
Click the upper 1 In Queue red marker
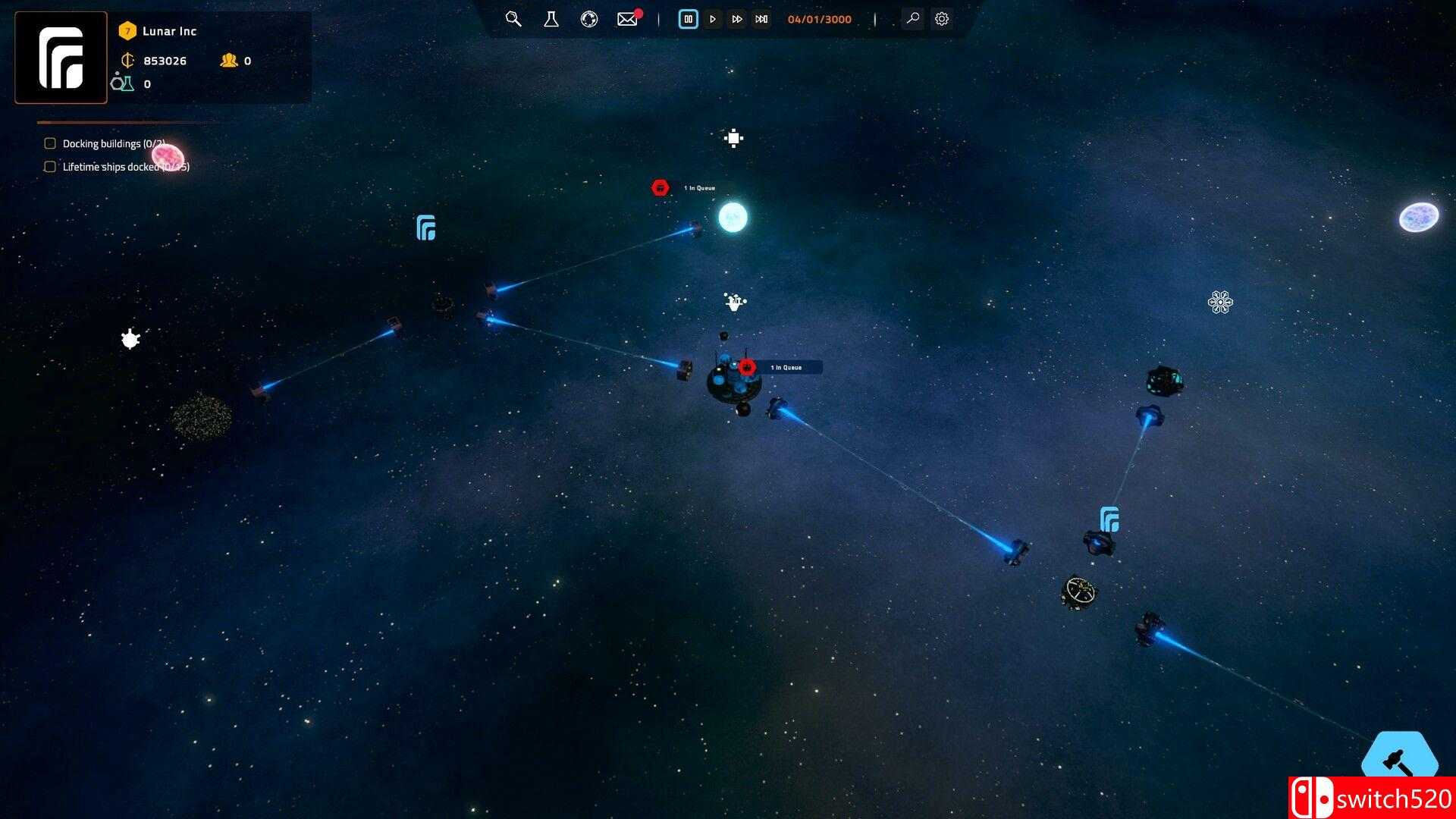point(659,187)
